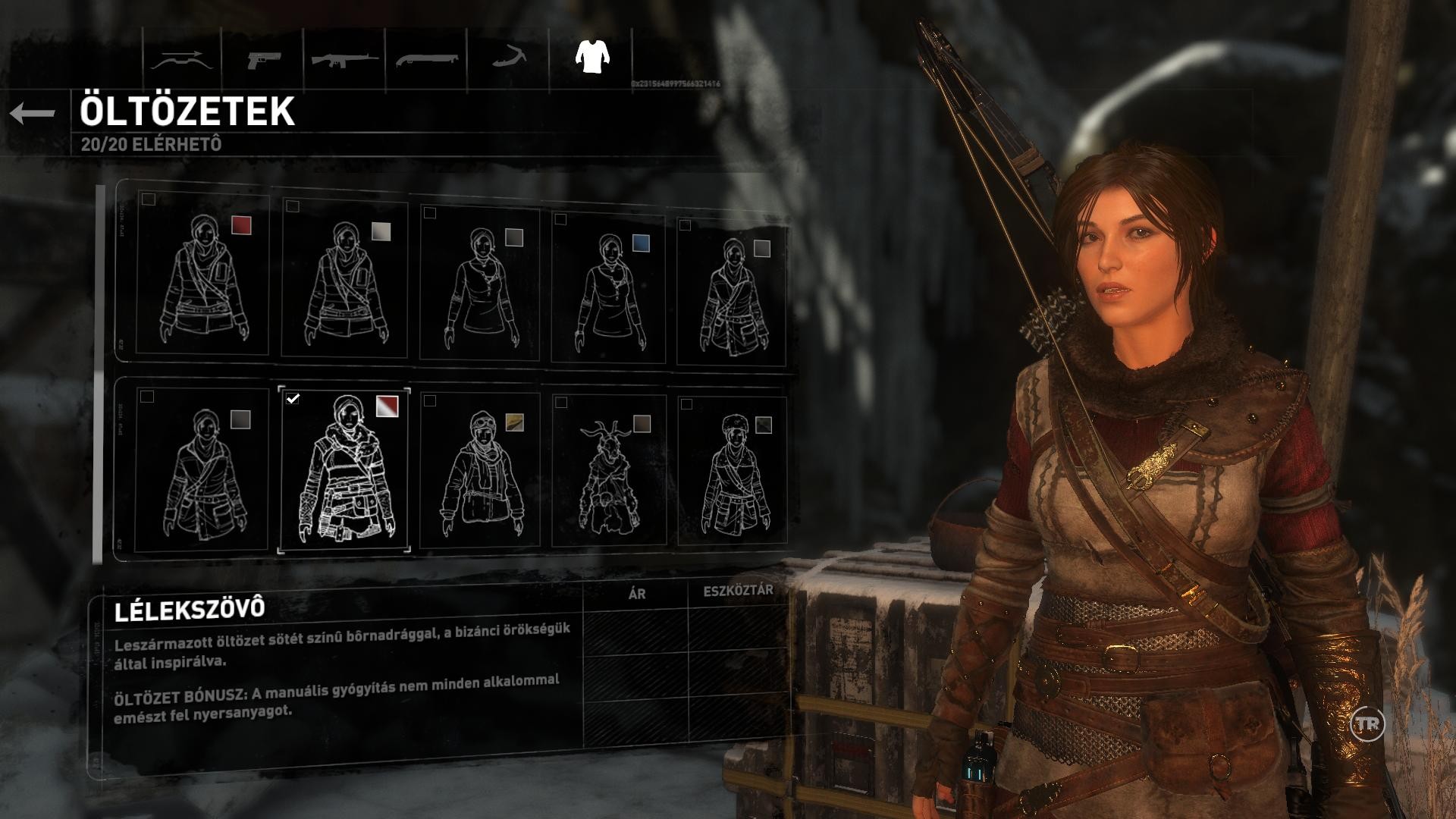Show the shotgun tab
The width and height of the screenshot is (1456, 819).
[426, 59]
